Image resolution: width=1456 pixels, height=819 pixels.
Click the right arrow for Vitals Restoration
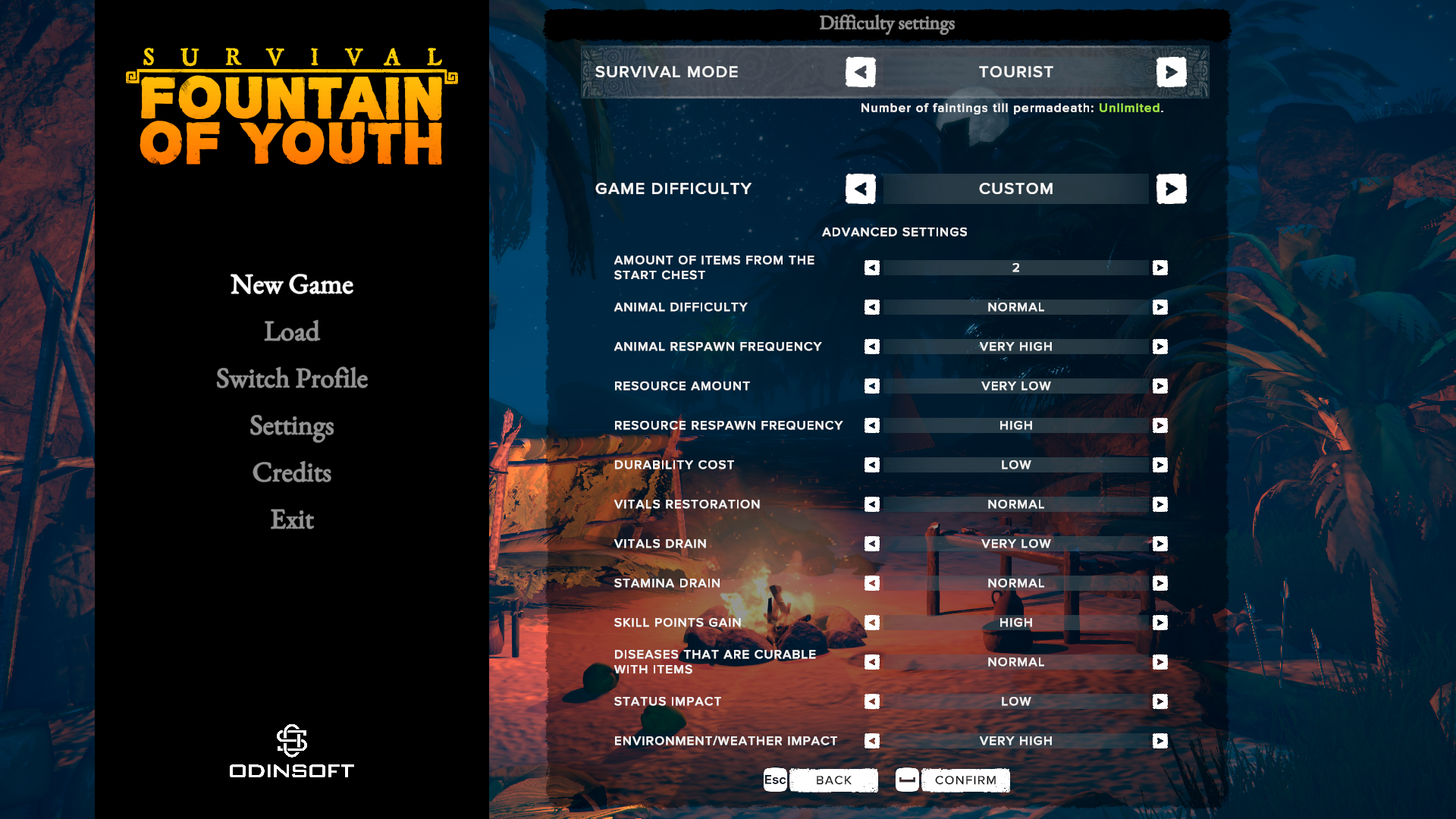tap(1159, 504)
